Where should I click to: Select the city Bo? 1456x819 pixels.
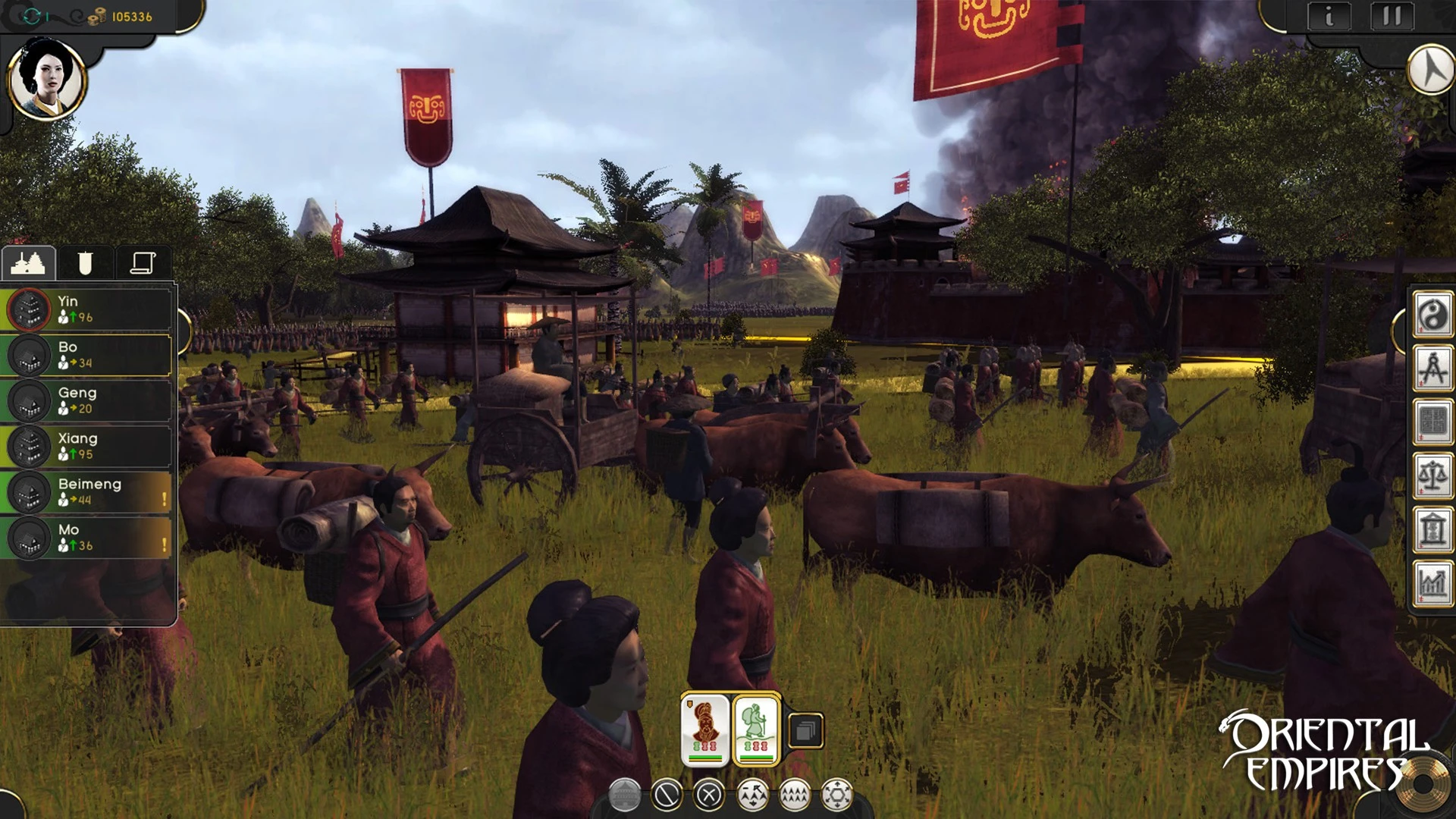(x=89, y=355)
